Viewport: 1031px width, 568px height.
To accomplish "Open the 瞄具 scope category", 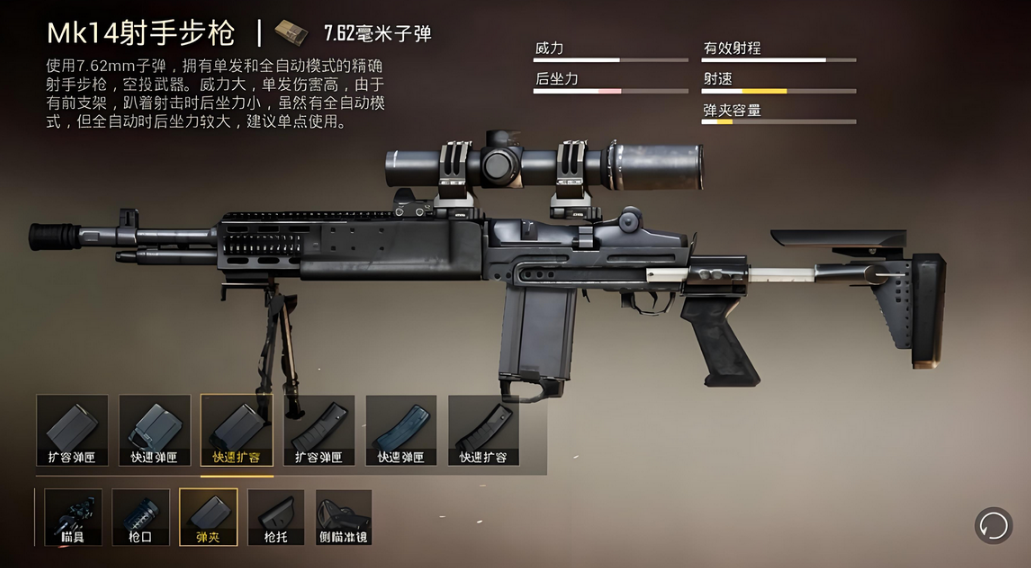I will coord(73,517).
